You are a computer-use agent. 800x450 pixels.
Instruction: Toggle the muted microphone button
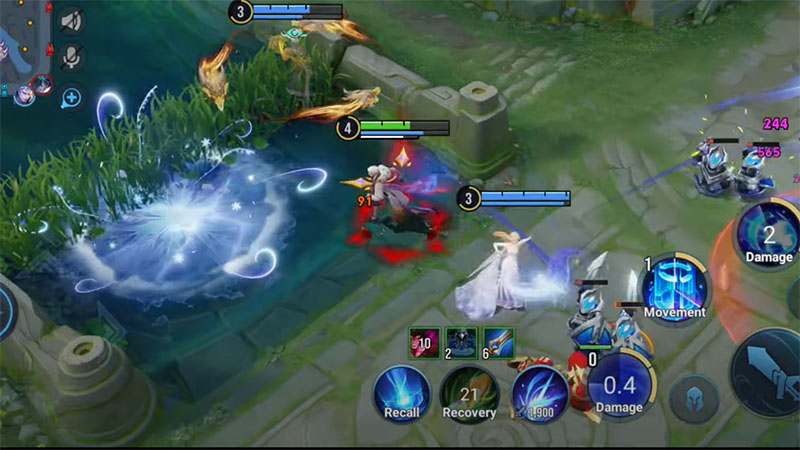pos(71,58)
